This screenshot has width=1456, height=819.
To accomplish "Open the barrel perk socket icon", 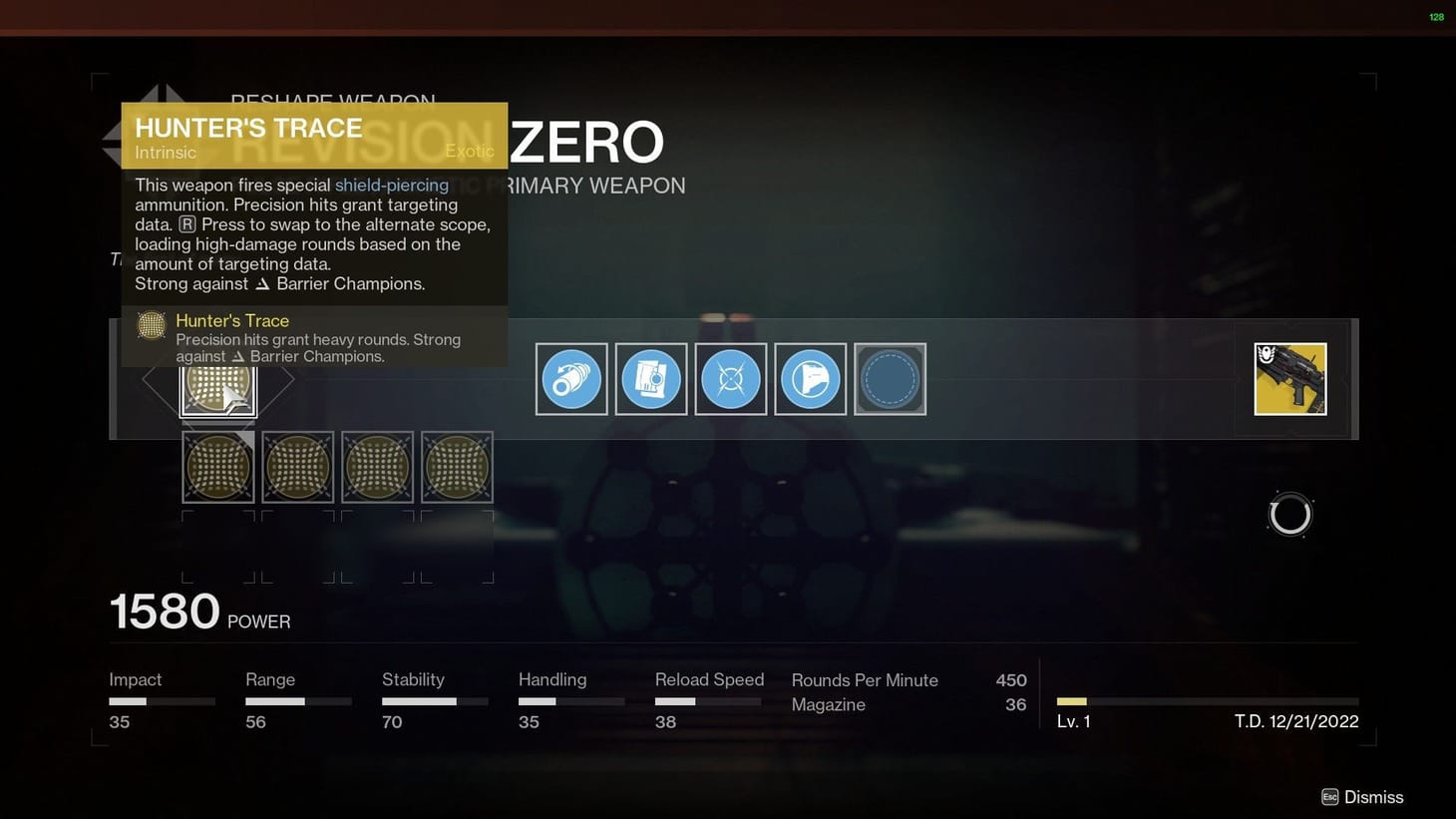I will click(570, 379).
